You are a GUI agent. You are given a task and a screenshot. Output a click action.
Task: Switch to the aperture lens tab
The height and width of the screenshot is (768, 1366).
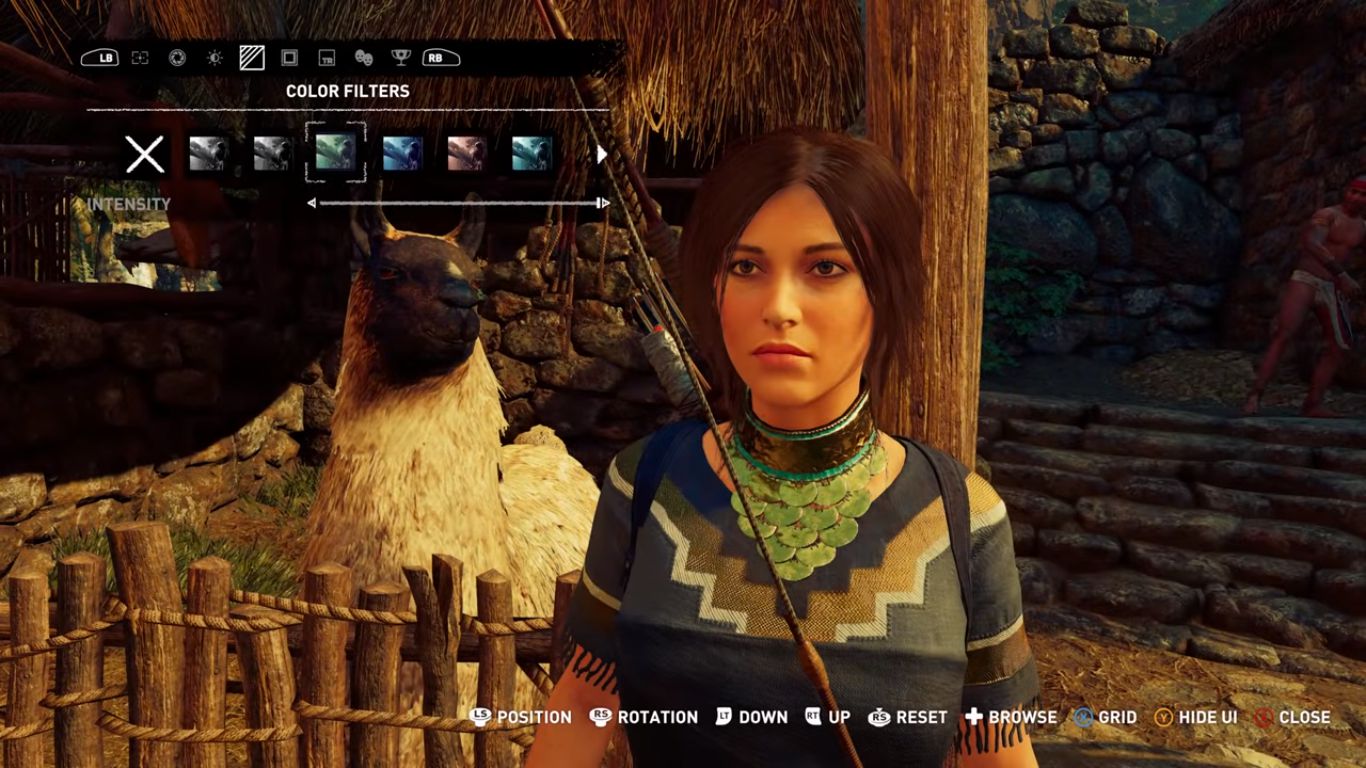click(177, 58)
